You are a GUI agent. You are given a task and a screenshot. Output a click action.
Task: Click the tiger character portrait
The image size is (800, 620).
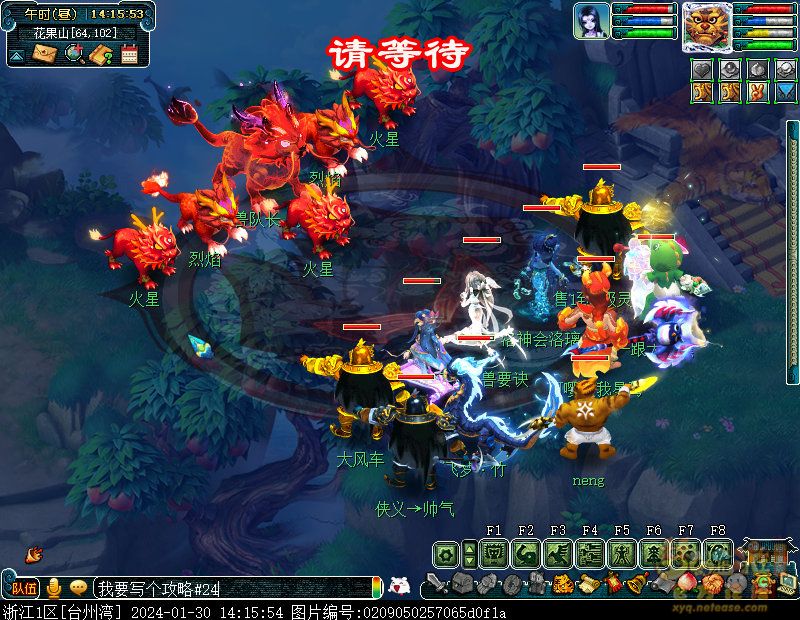pos(707,26)
